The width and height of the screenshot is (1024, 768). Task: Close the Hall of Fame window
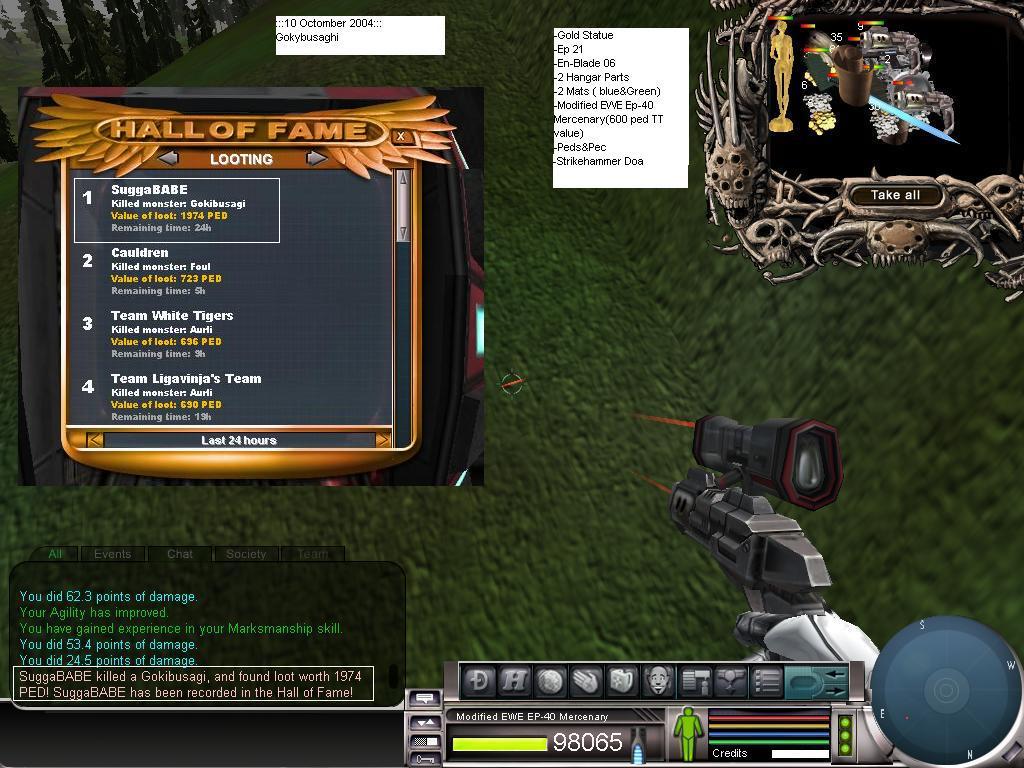pyautogui.click(x=401, y=136)
